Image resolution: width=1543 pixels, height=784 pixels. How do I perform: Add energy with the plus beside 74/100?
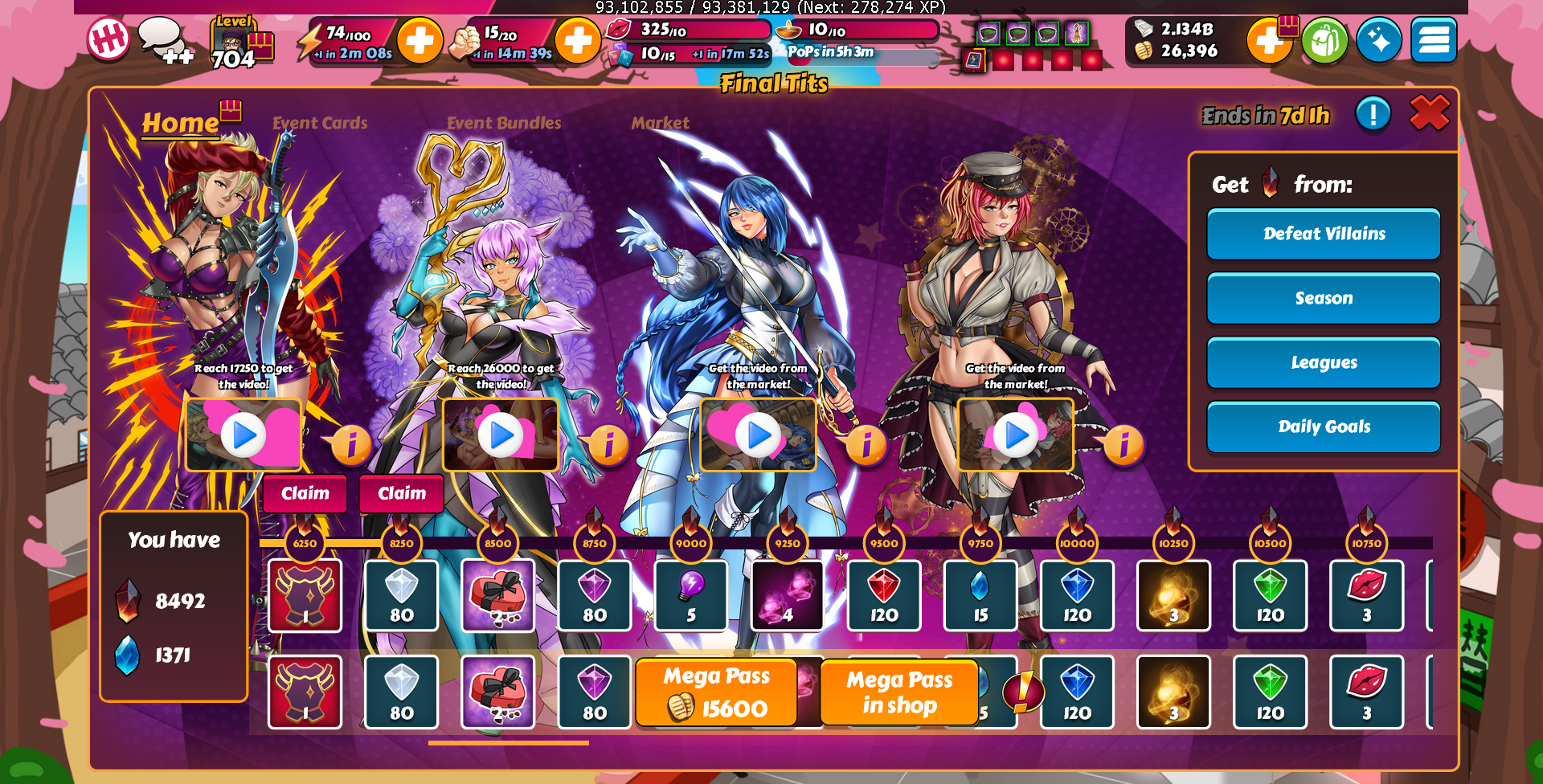[420, 40]
